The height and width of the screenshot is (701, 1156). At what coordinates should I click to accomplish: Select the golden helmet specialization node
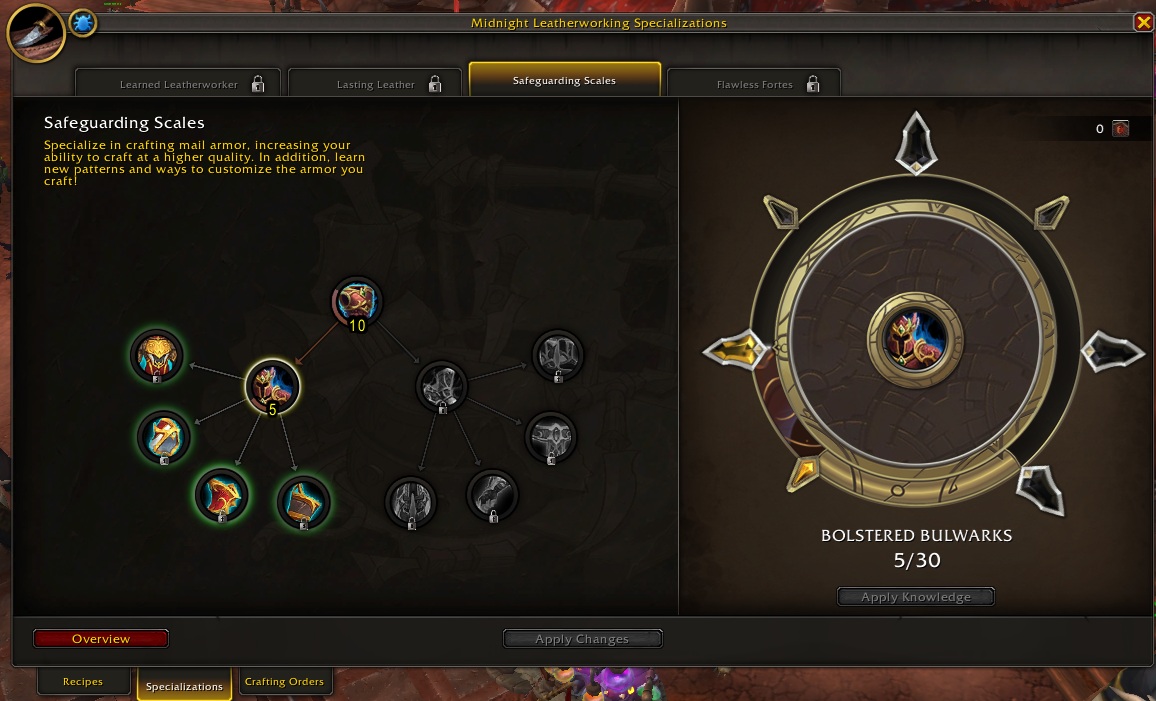[157, 356]
